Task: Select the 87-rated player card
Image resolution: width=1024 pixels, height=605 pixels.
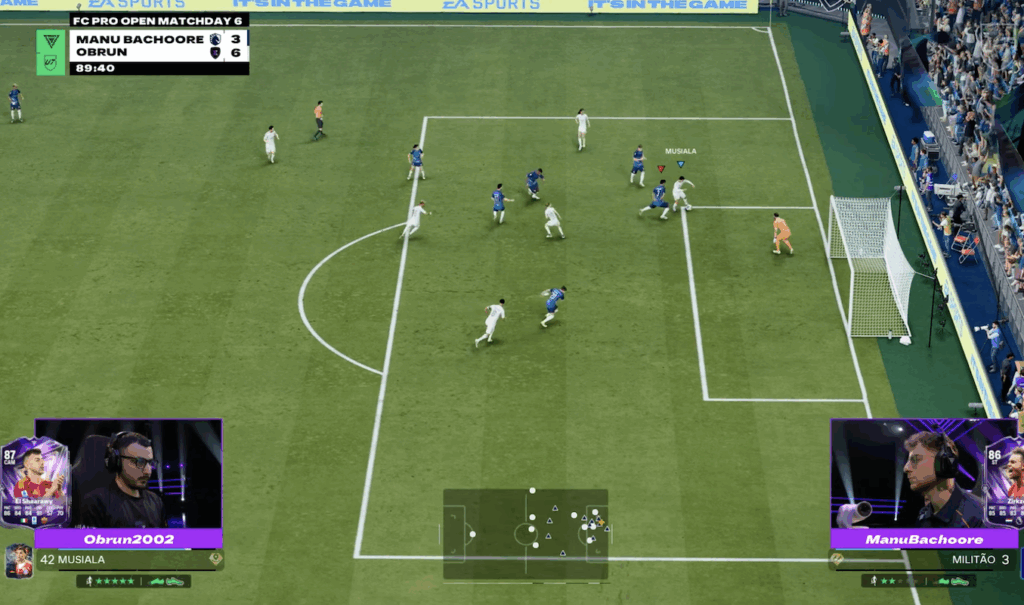Action: click(35, 481)
